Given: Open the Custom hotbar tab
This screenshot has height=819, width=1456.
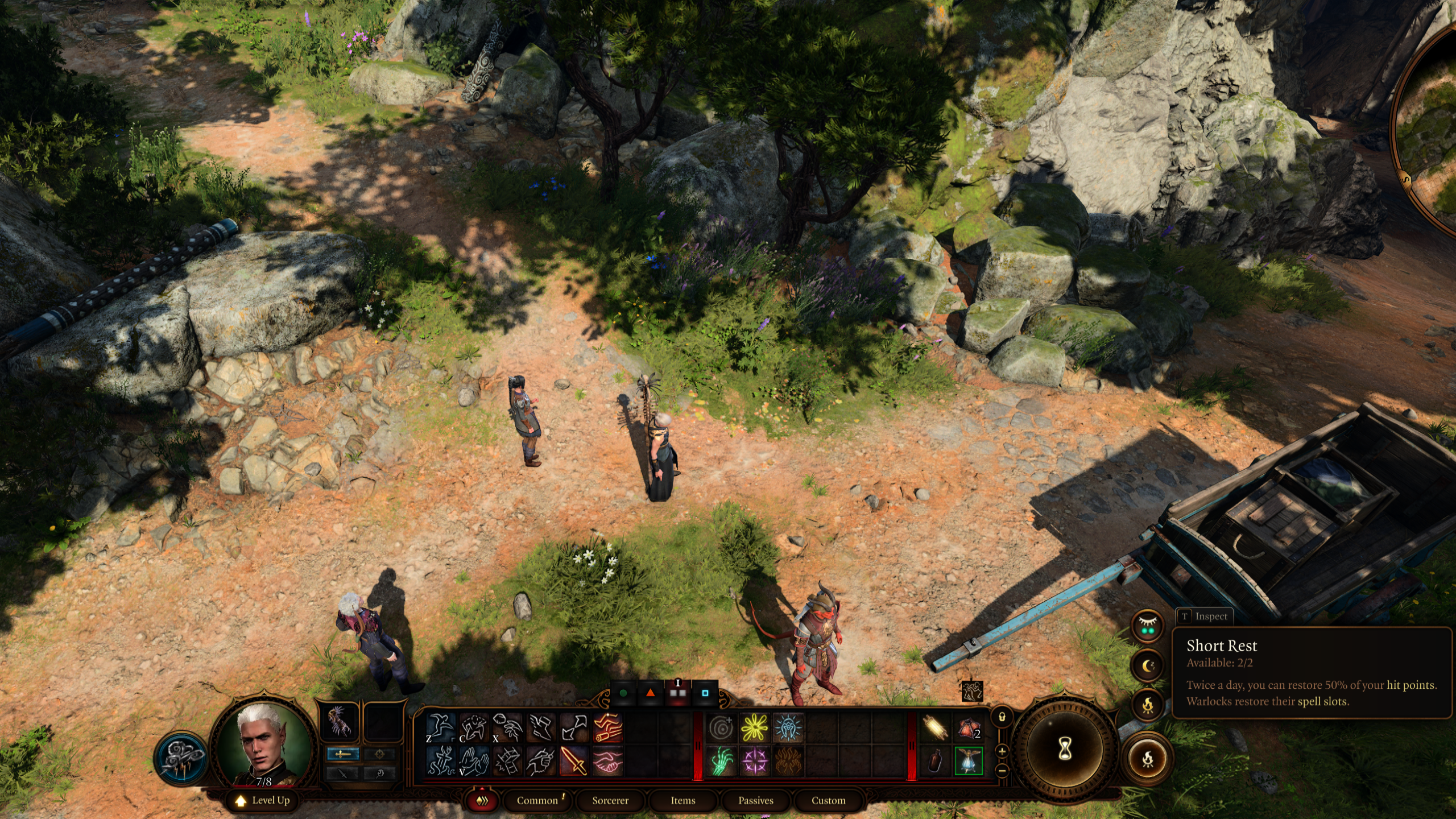Looking at the screenshot, I should coord(828,800).
